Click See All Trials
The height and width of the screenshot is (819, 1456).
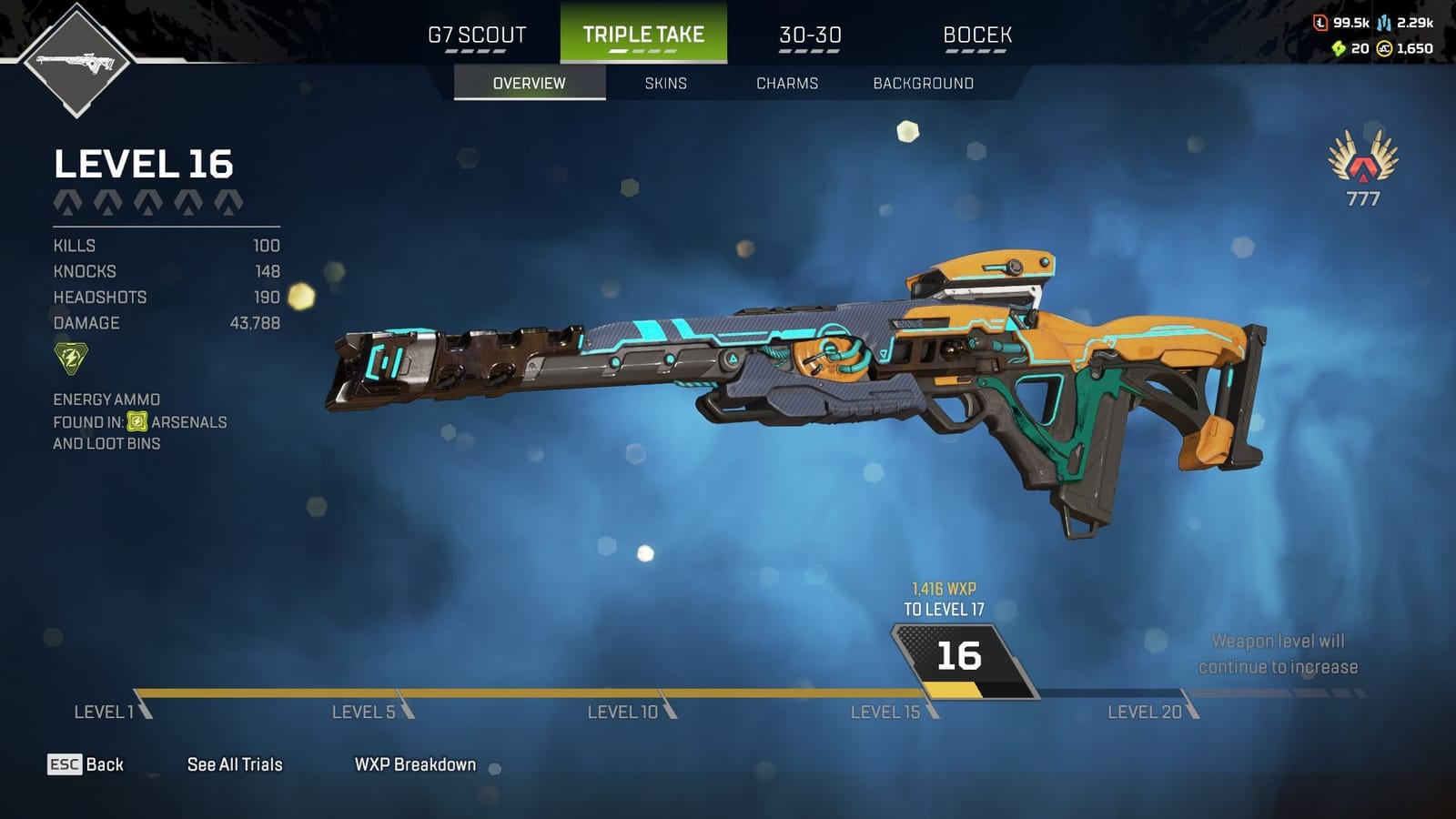click(234, 764)
